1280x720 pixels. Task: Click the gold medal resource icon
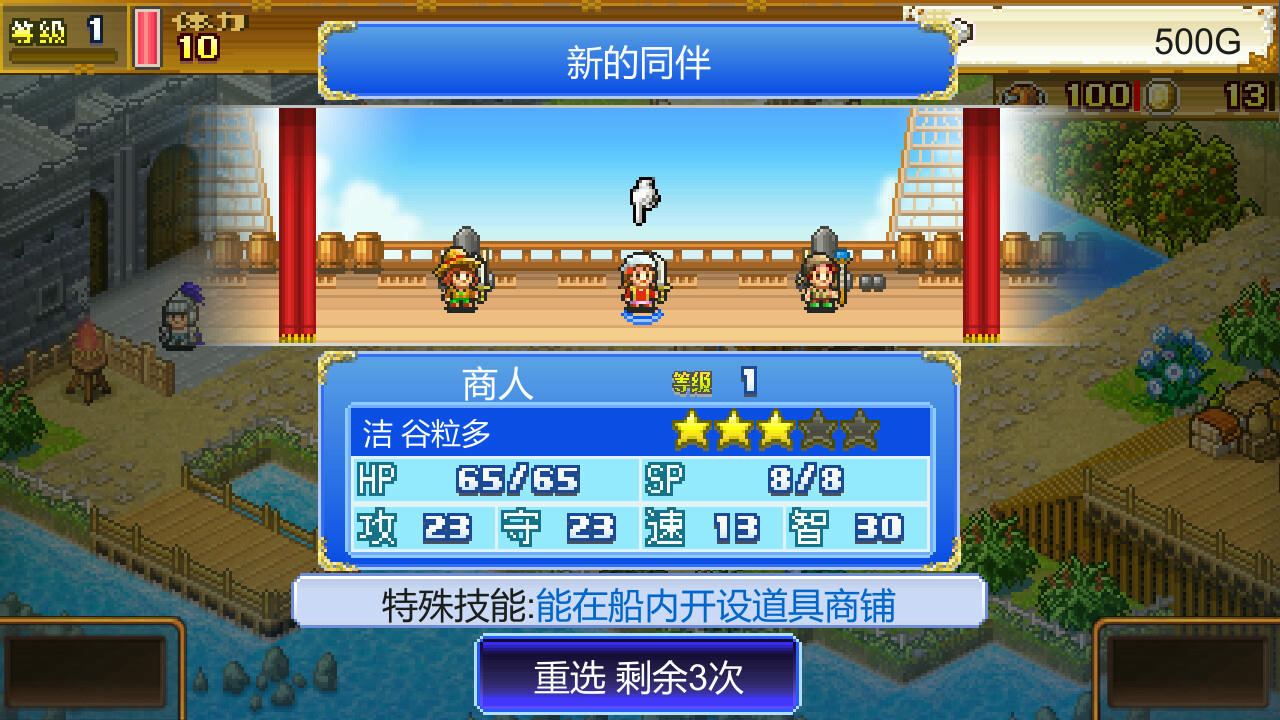pyautogui.click(x=1160, y=95)
